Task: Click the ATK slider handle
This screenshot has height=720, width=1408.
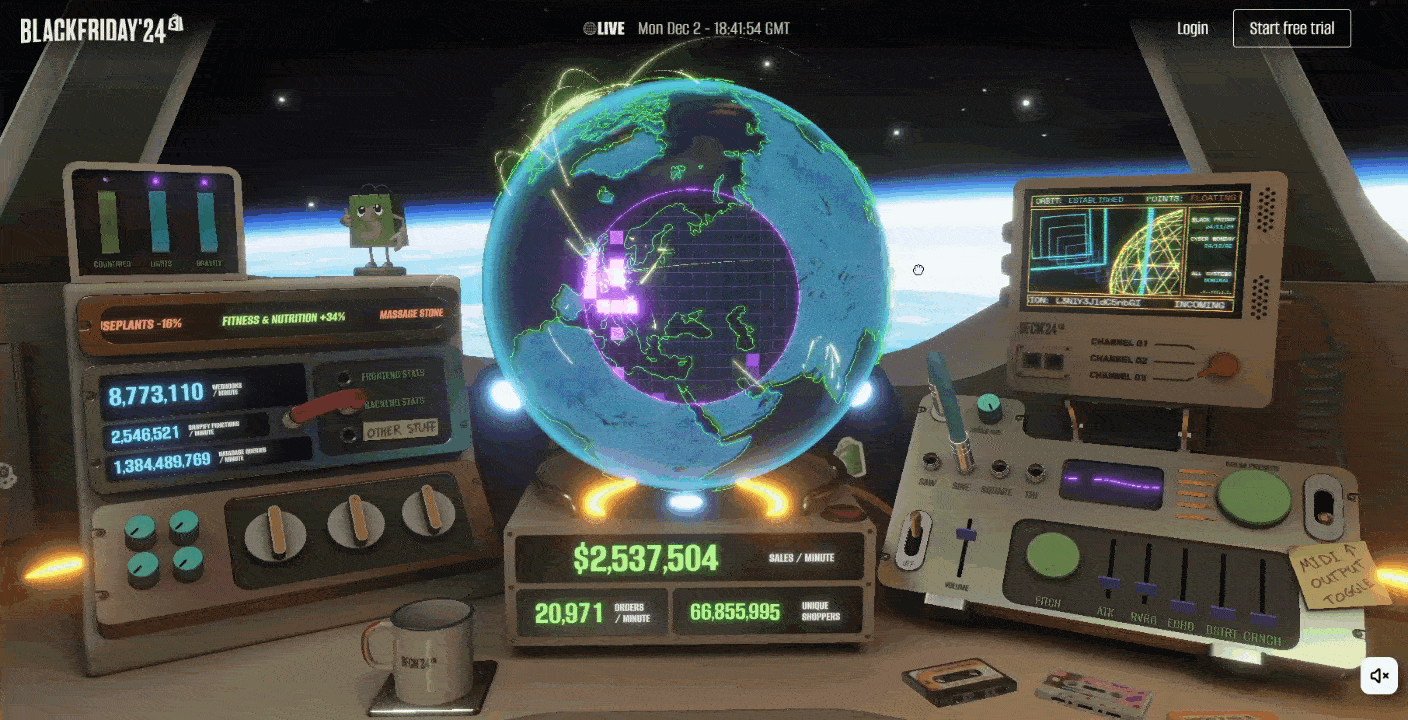Action: [x=1108, y=581]
